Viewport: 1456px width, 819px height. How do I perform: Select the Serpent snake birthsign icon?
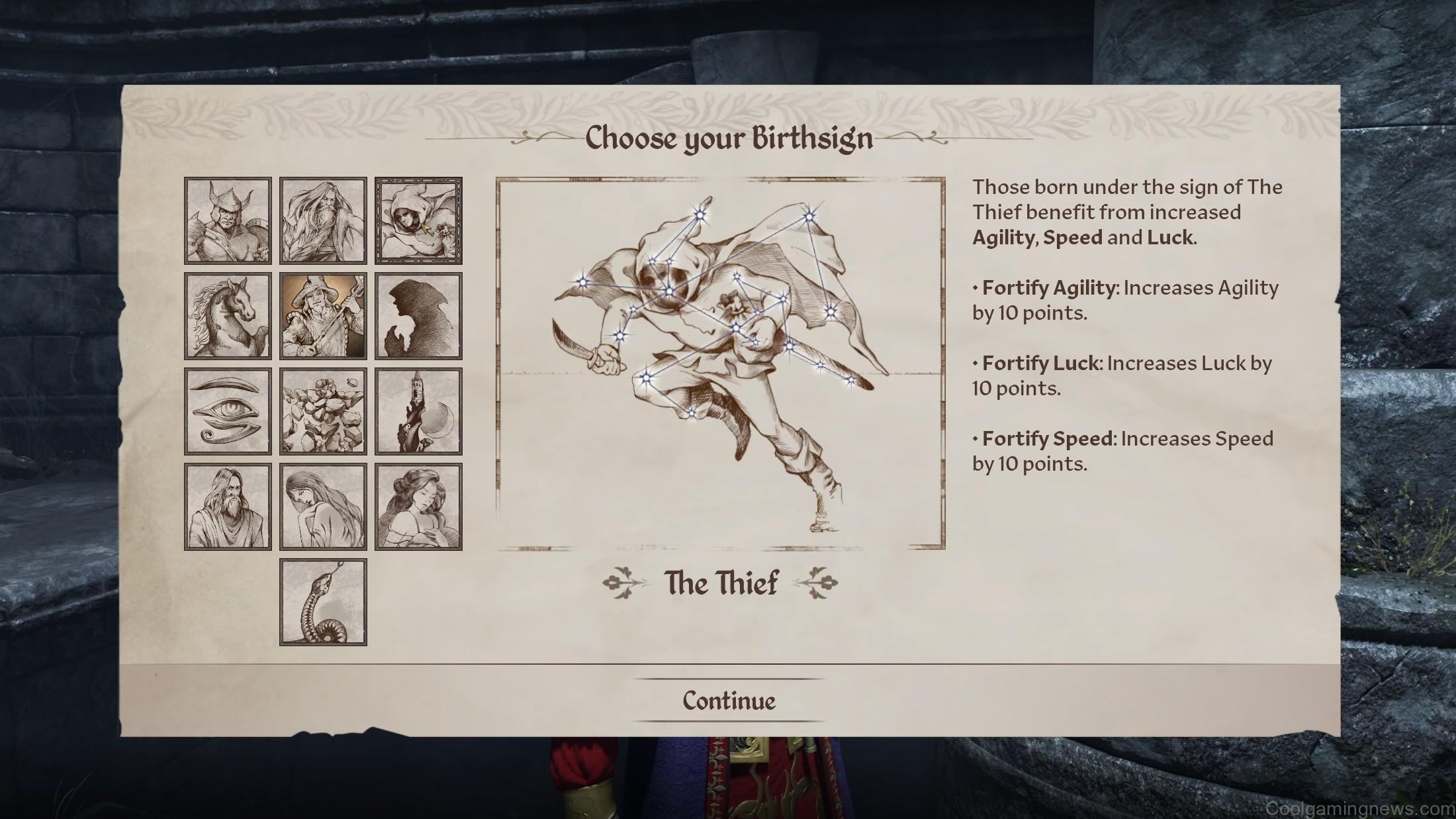(322, 602)
